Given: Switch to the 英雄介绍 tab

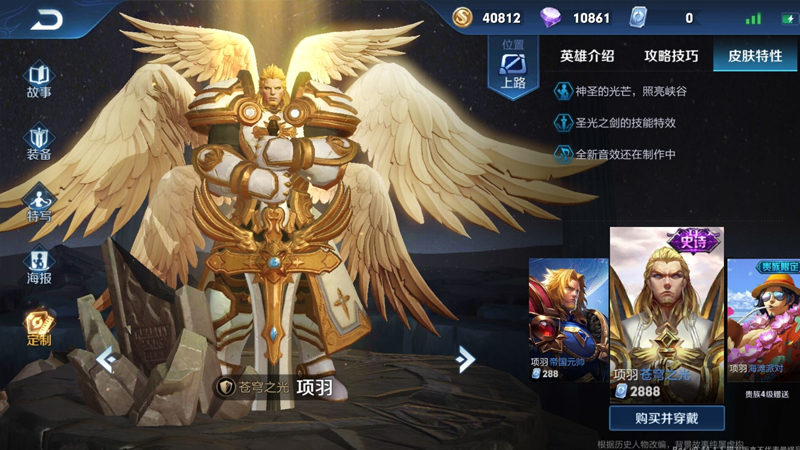Looking at the screenshot, I should (587, 56).
